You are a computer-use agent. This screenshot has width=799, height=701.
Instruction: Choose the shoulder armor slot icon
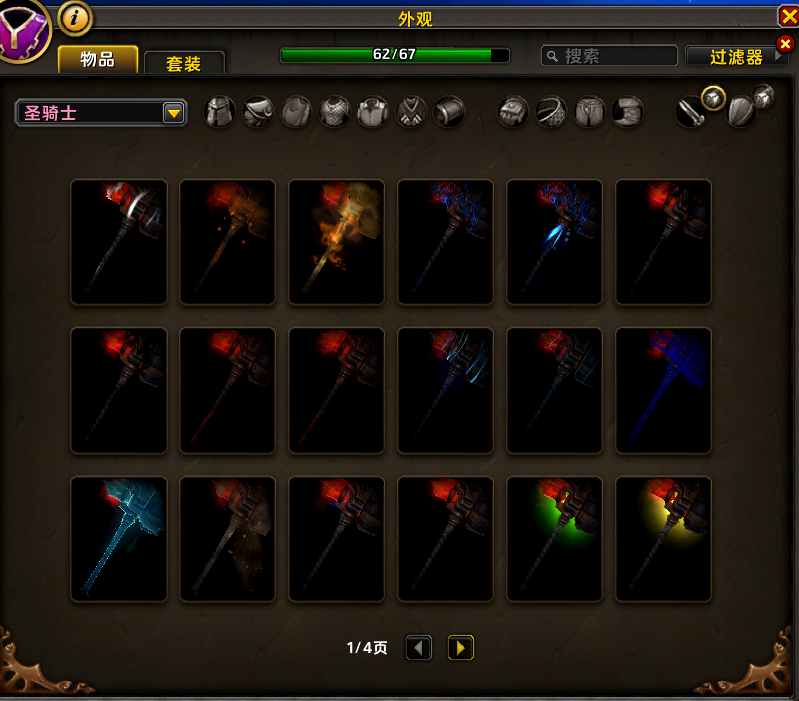point(258,111)
